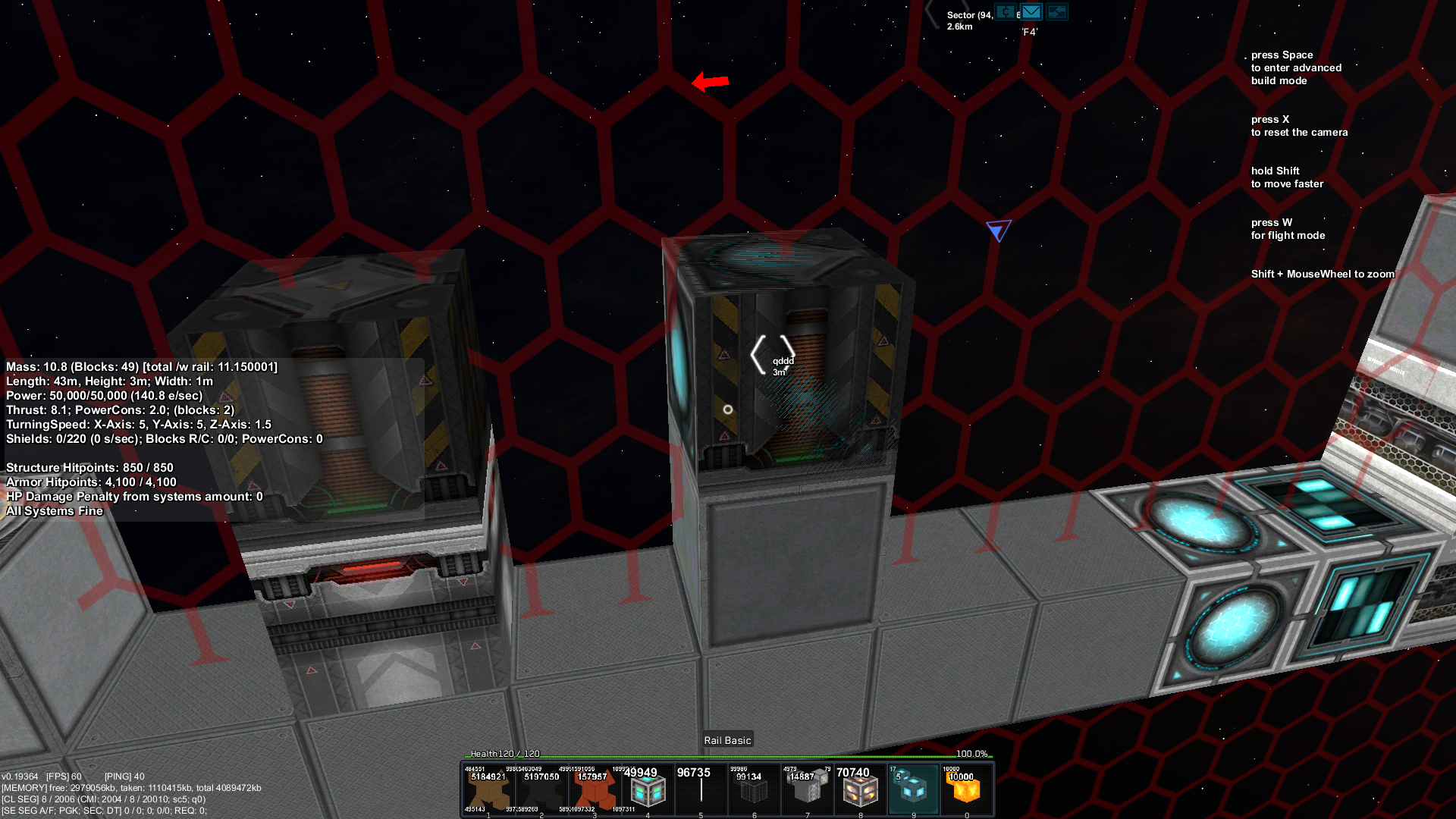Pick the cyan-lit computer cube slot
1456x819 pixels.
pyautogui.click(x=648, y=790)
